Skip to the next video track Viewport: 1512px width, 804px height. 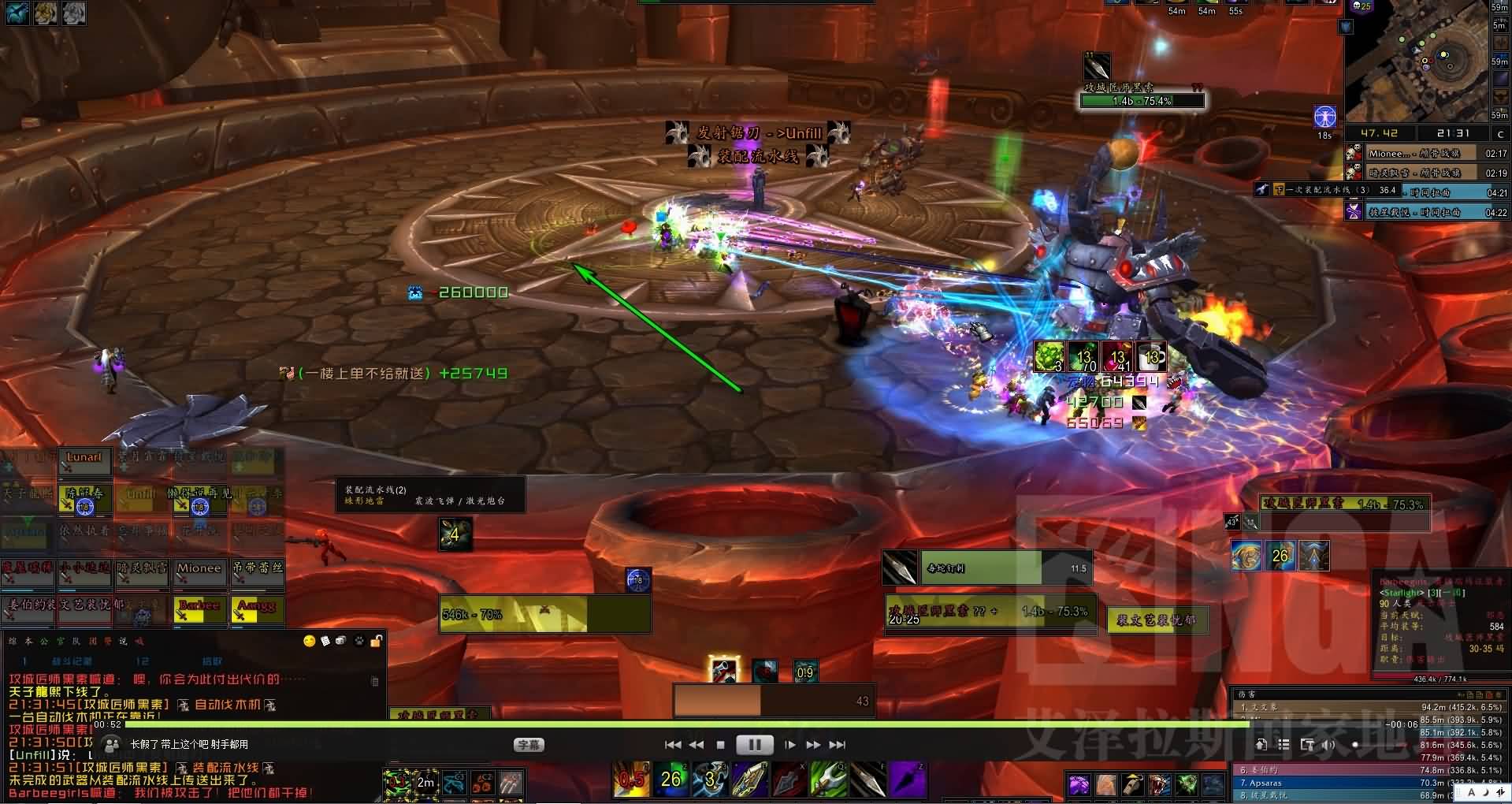pos(838,745)
